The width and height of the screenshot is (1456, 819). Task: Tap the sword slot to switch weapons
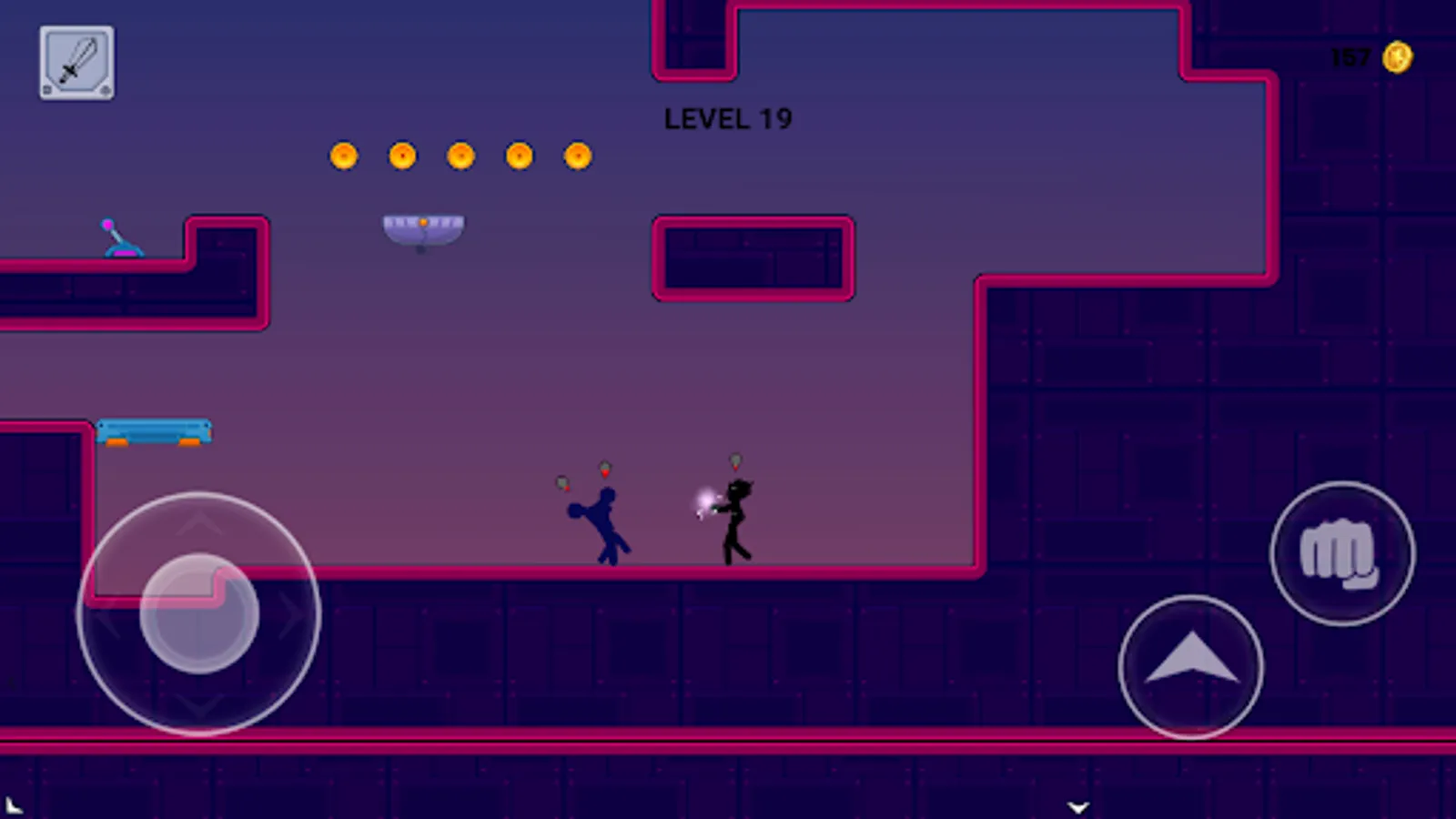(76, 64)
